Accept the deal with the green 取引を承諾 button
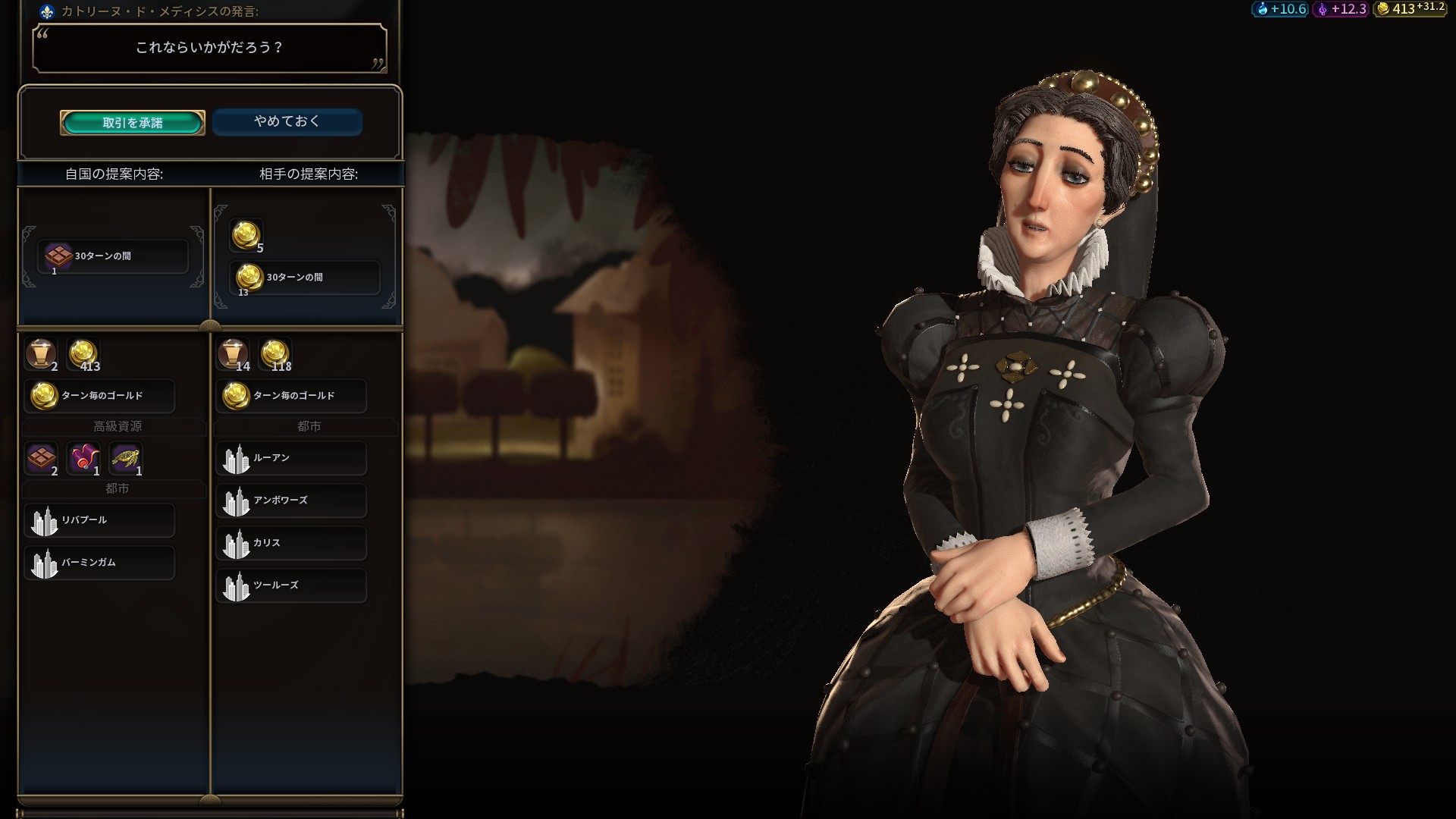Viewport: 1456px width, 819px height. [133, 123]
